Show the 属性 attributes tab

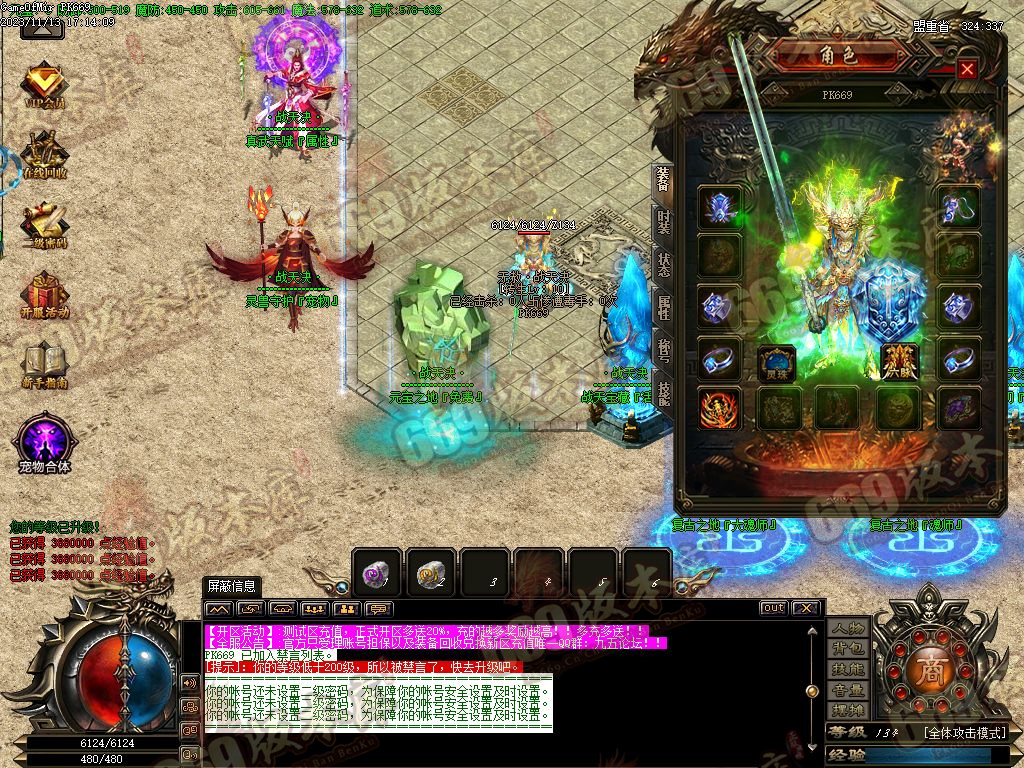[x=663, y=308]
